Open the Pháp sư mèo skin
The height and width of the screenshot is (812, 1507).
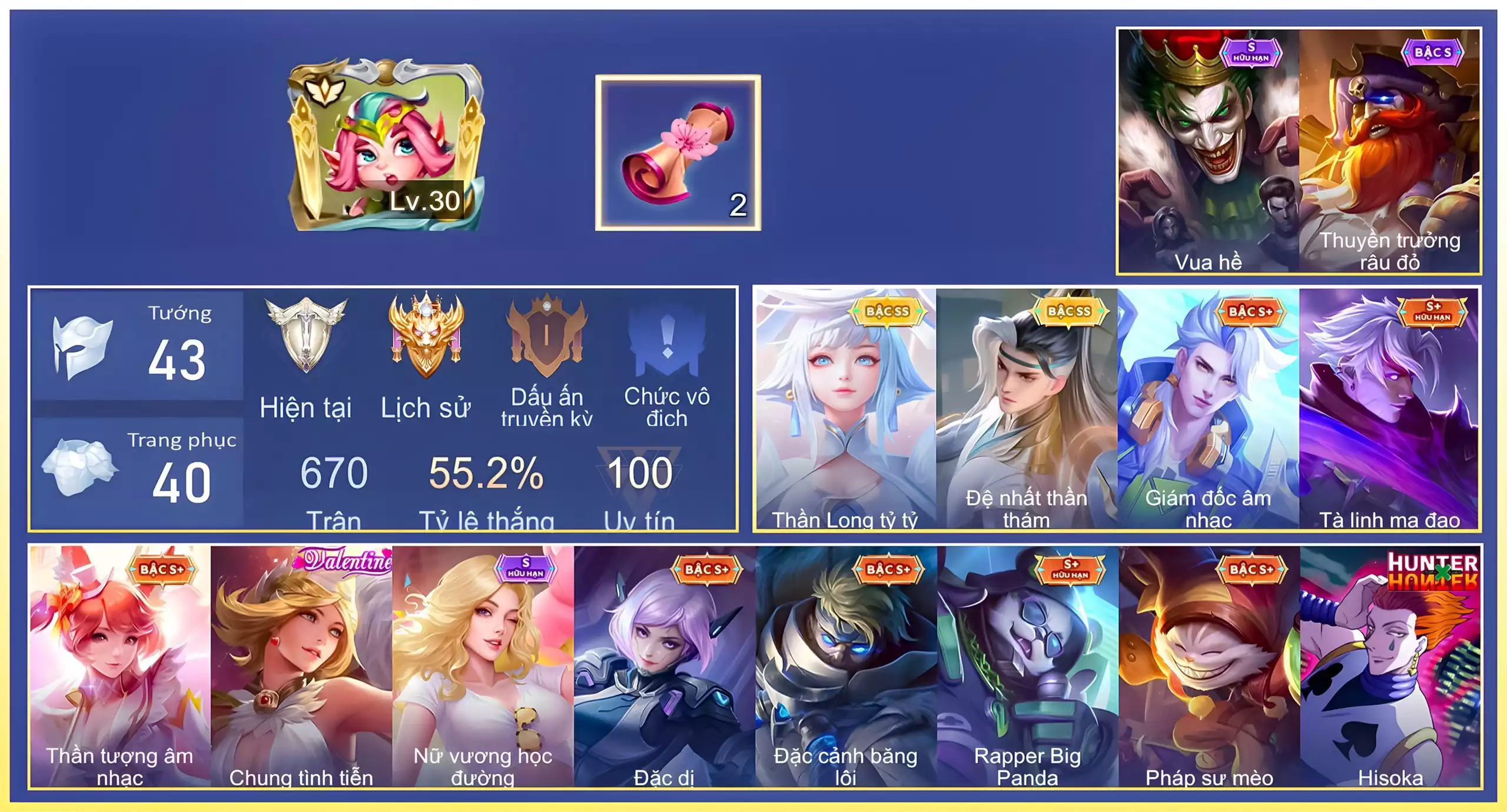coord(1209,666)
